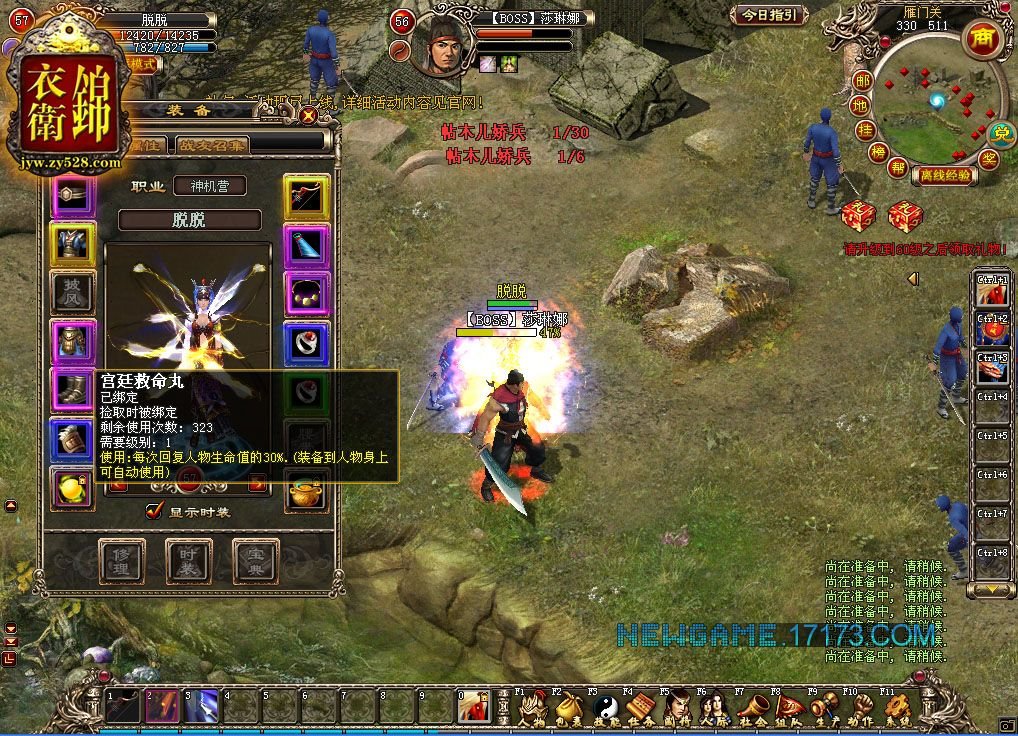Claim 离线经验 offline experience

pos(943,175)
